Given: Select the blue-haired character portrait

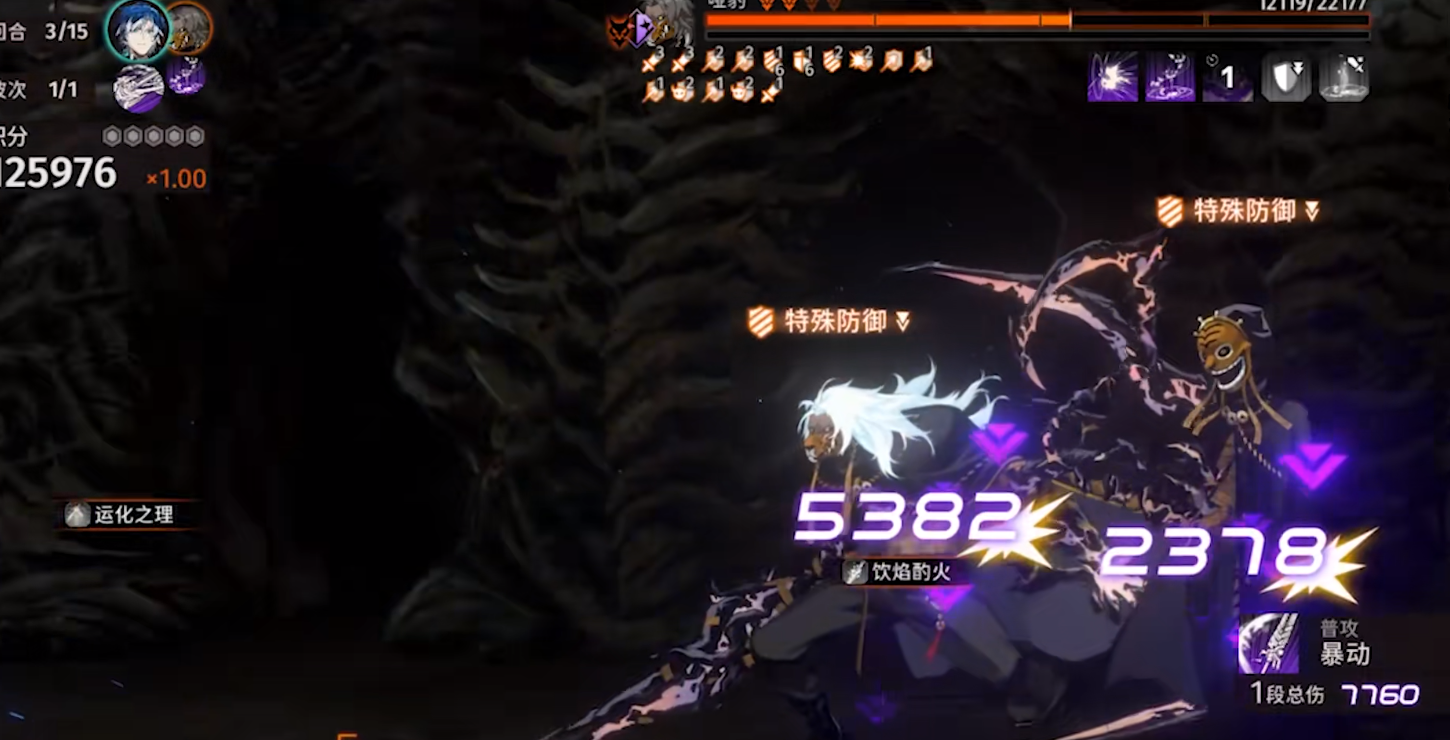Looking at the screenshot, I should 137,29.
